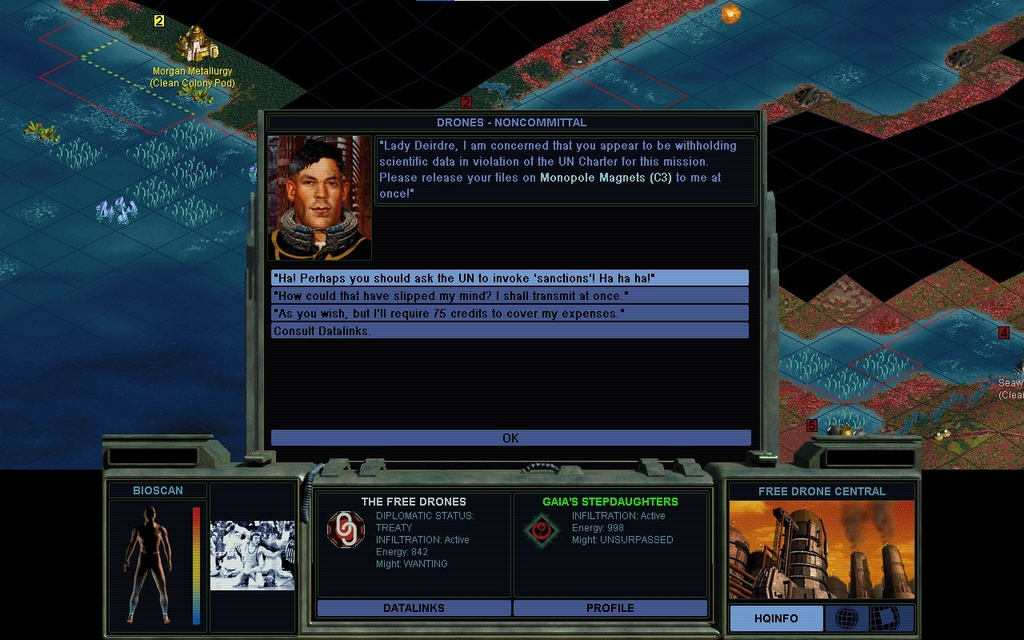The image size is (1024, 640).
Task: Select the 'I shall transmit at once' reply
Action: tap(509, 296)
